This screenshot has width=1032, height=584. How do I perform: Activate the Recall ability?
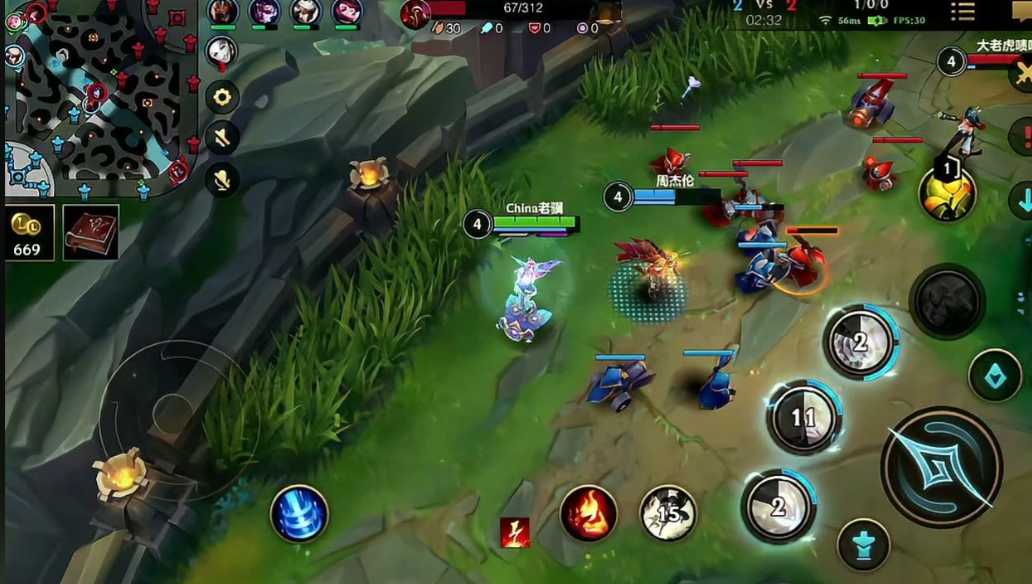299,514
